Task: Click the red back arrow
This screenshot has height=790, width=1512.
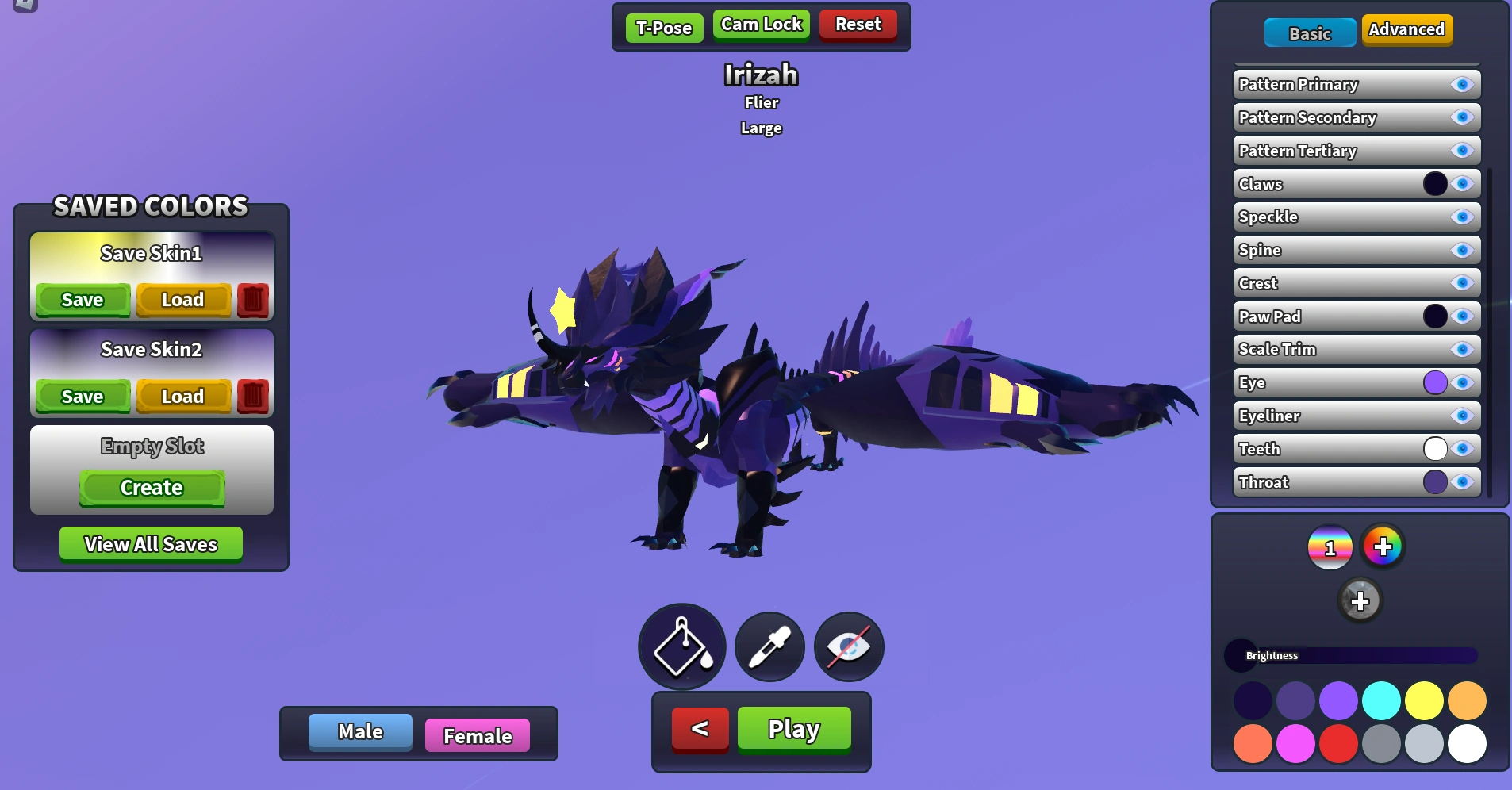Action: [698, 728]
